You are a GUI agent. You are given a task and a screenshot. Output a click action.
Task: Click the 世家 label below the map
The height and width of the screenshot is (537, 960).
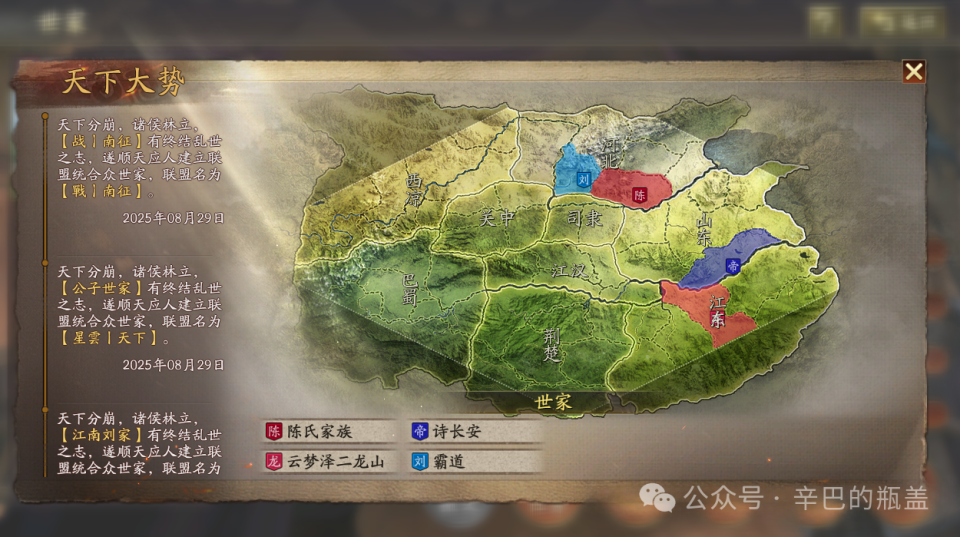[553, 402]
